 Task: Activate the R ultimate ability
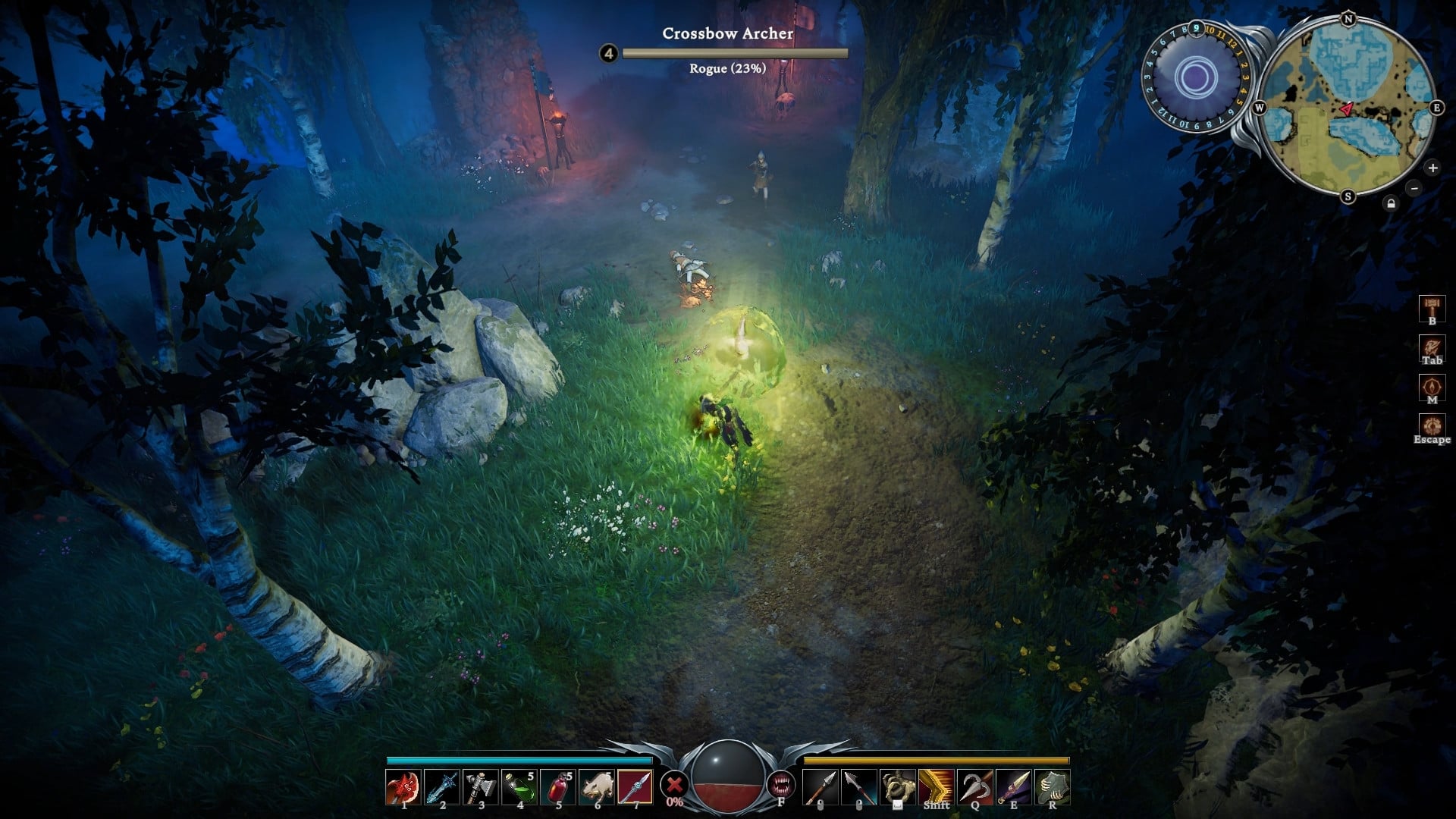point(1053,785)
